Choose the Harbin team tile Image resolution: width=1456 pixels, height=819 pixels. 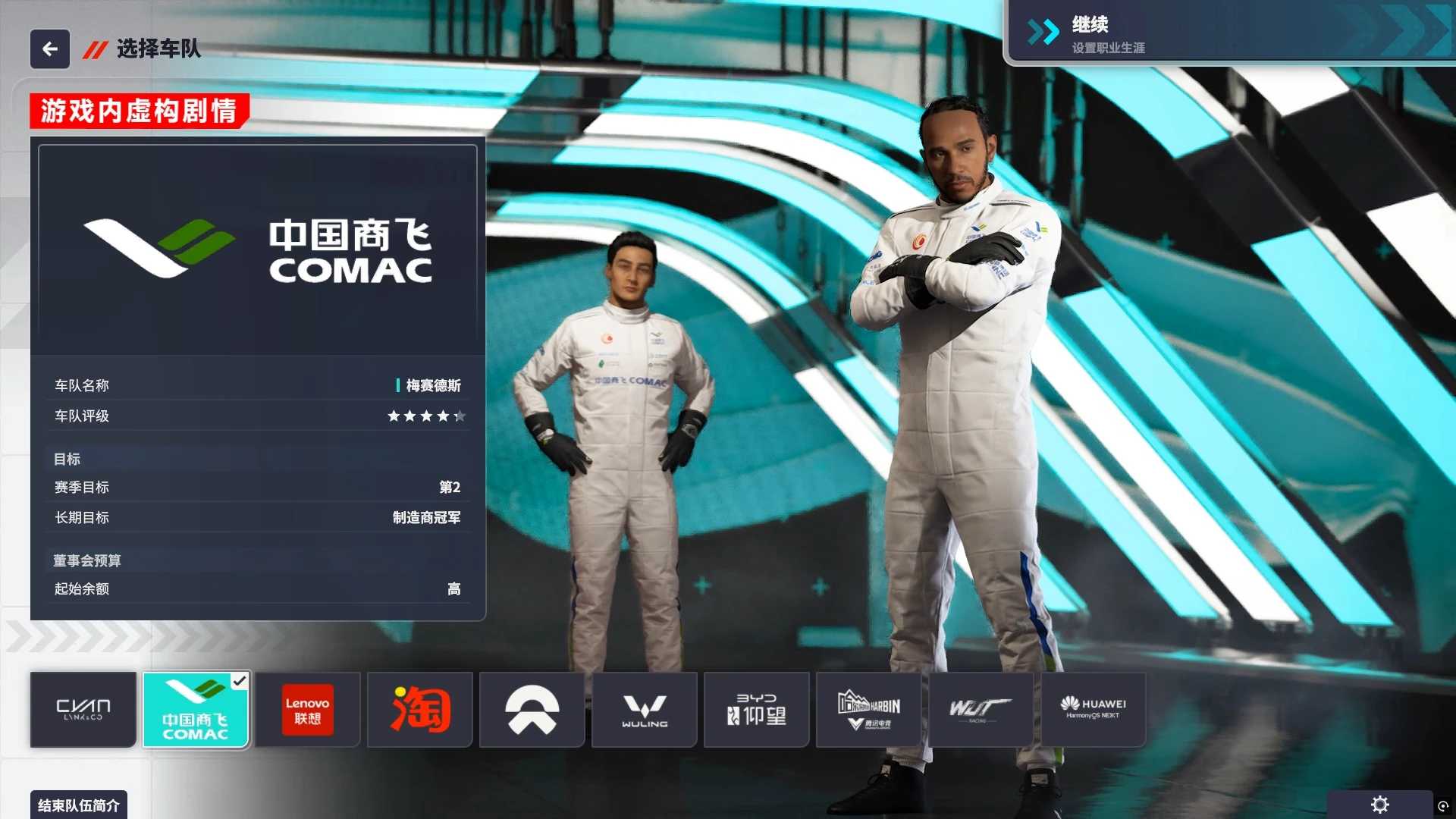pos(869,710)
